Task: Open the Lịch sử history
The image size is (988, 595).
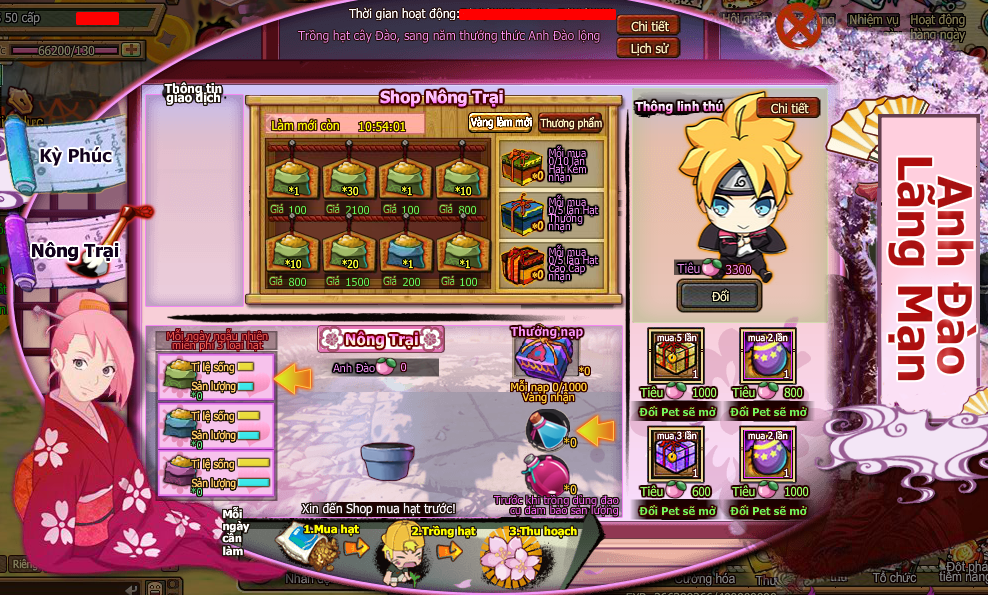Action: point(649,48)
